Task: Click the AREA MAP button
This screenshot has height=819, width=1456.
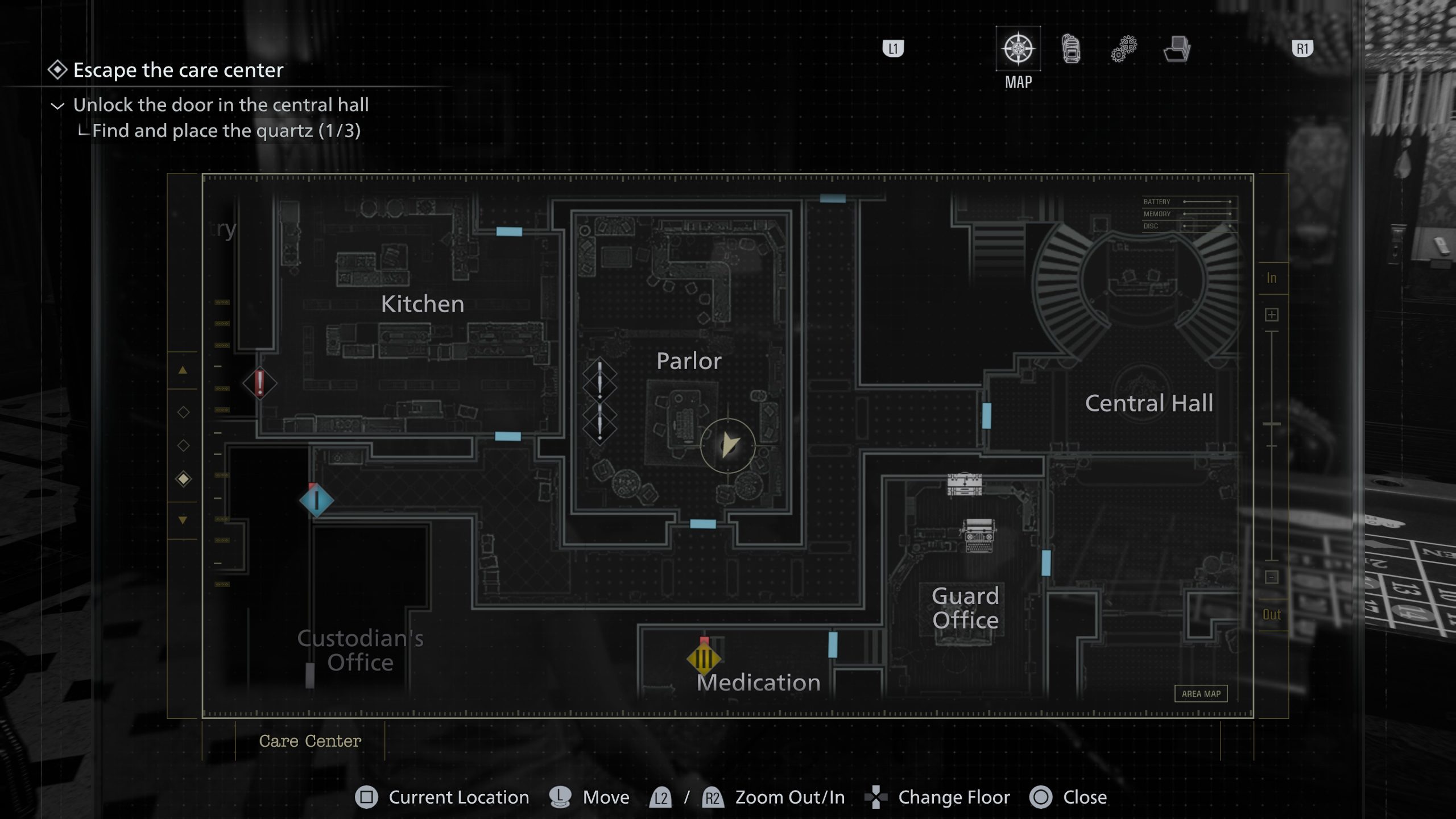Action: (1201, 693)
